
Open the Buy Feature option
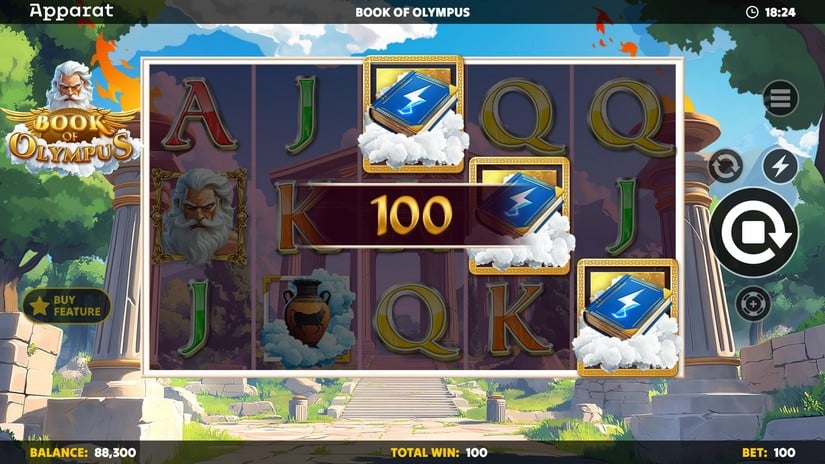(x=67, y=306)
